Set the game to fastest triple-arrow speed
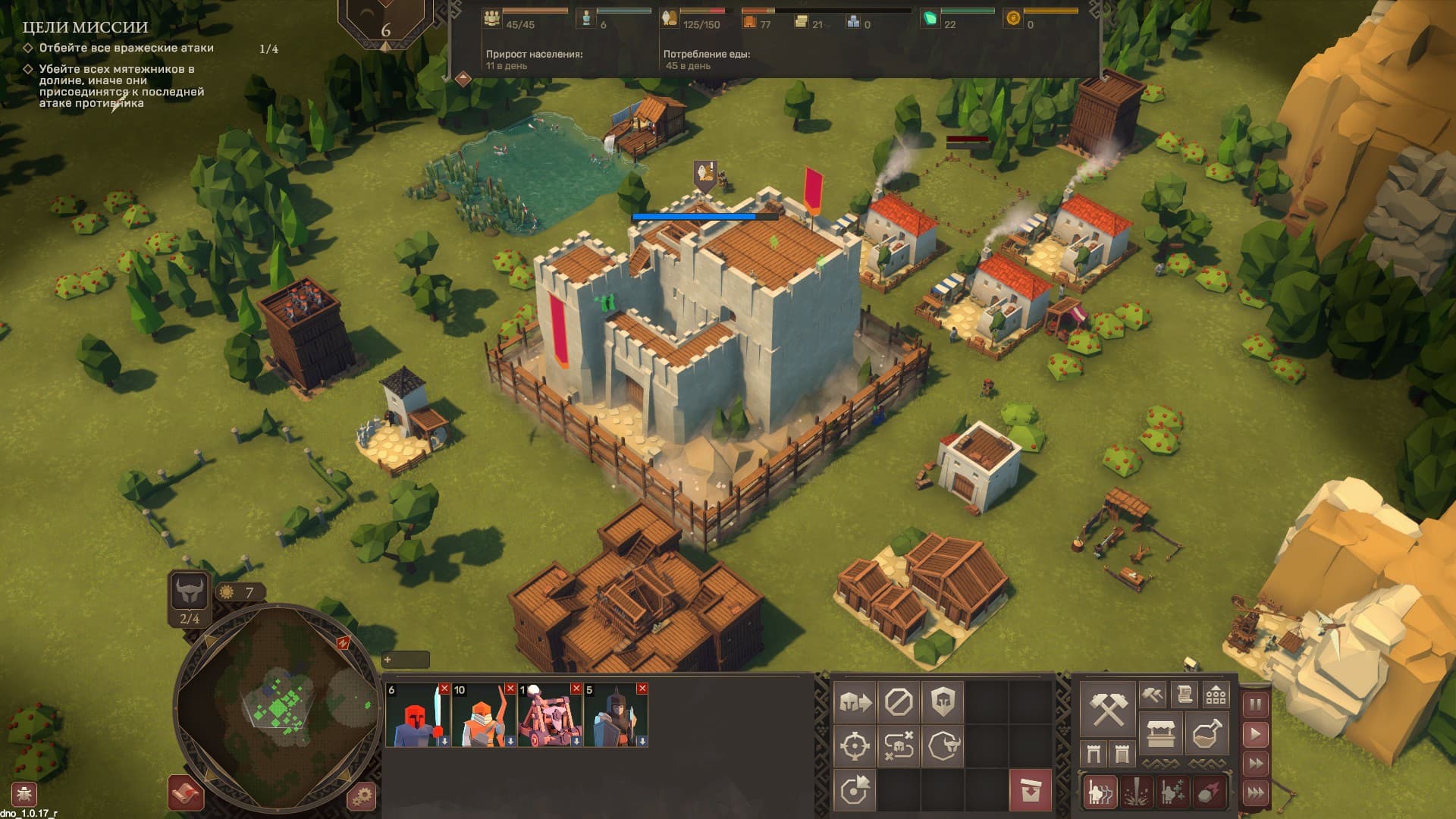Viewport: 1456px width, 819px height. pos(1256,792)
